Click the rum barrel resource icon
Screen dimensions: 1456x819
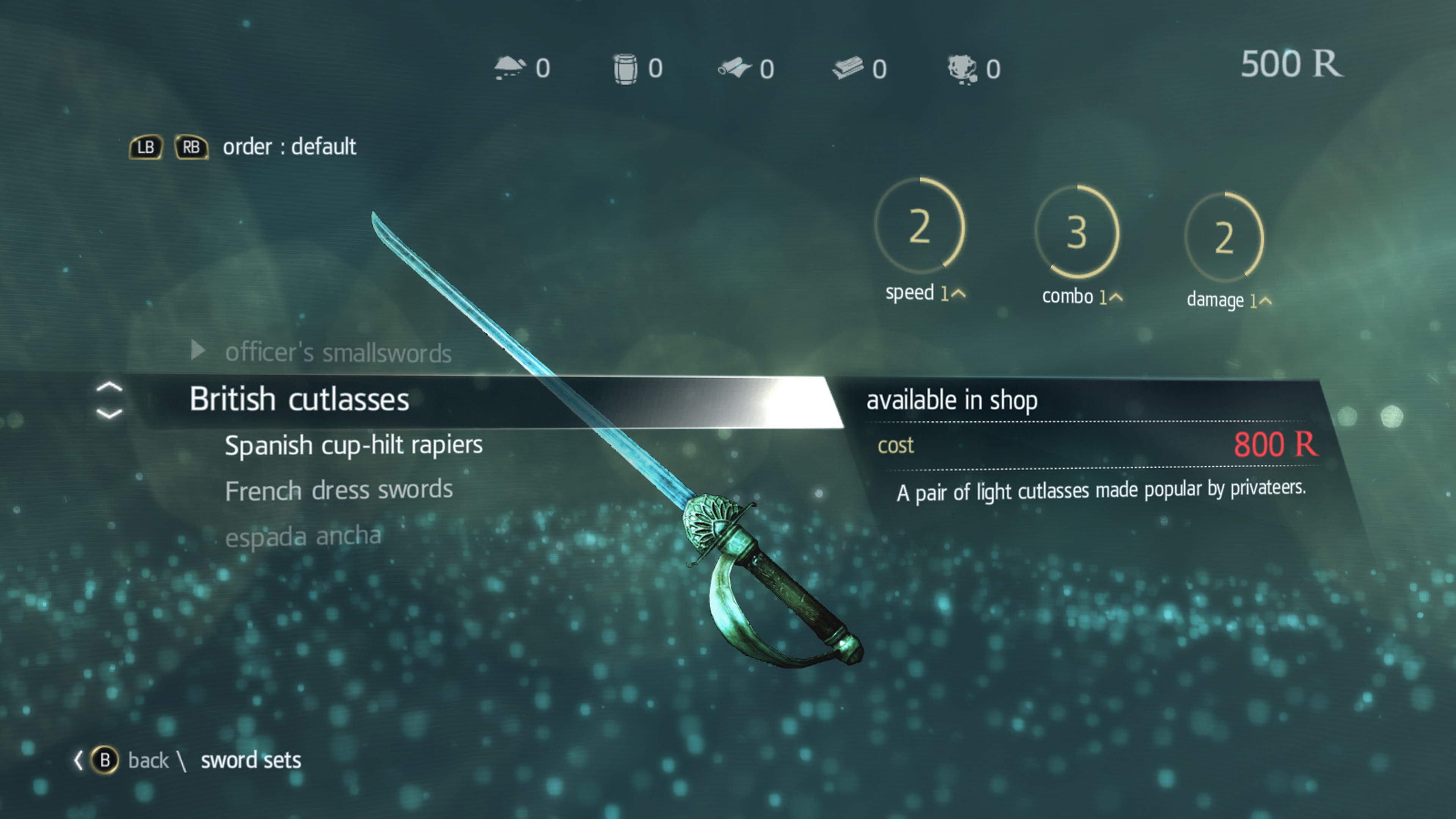625,68
